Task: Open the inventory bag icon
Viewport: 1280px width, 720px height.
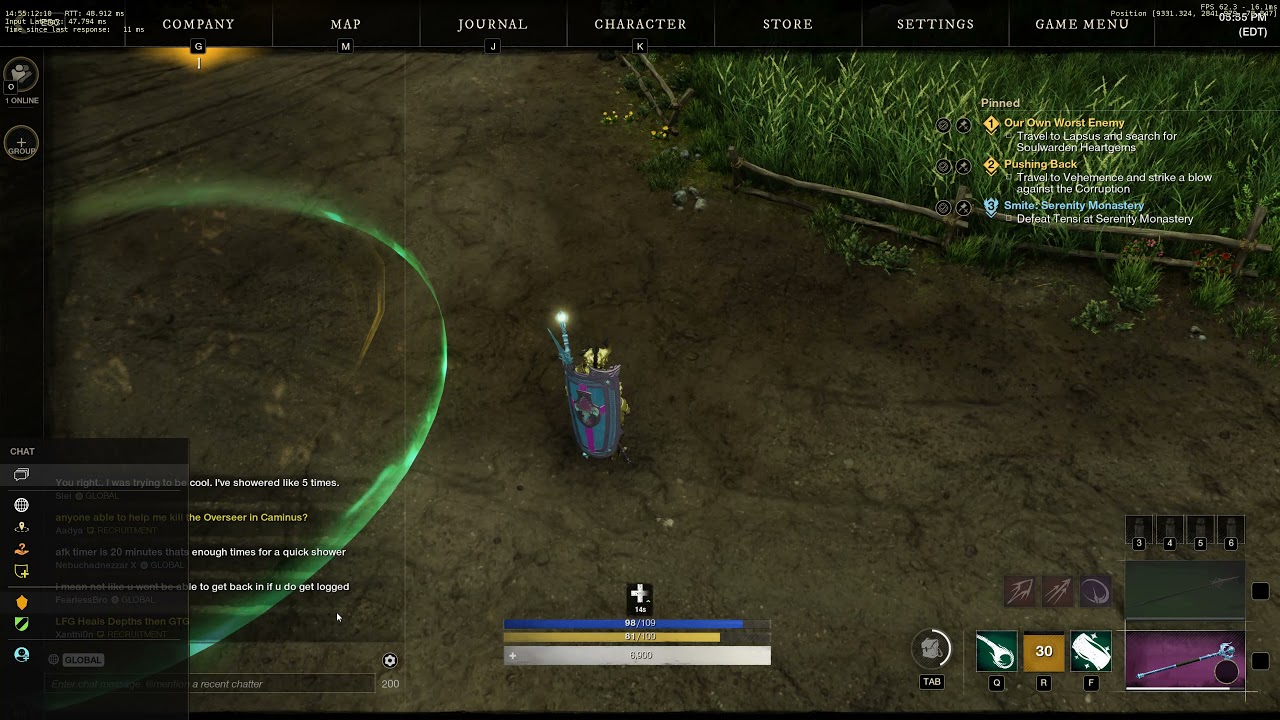Action: 932,649
